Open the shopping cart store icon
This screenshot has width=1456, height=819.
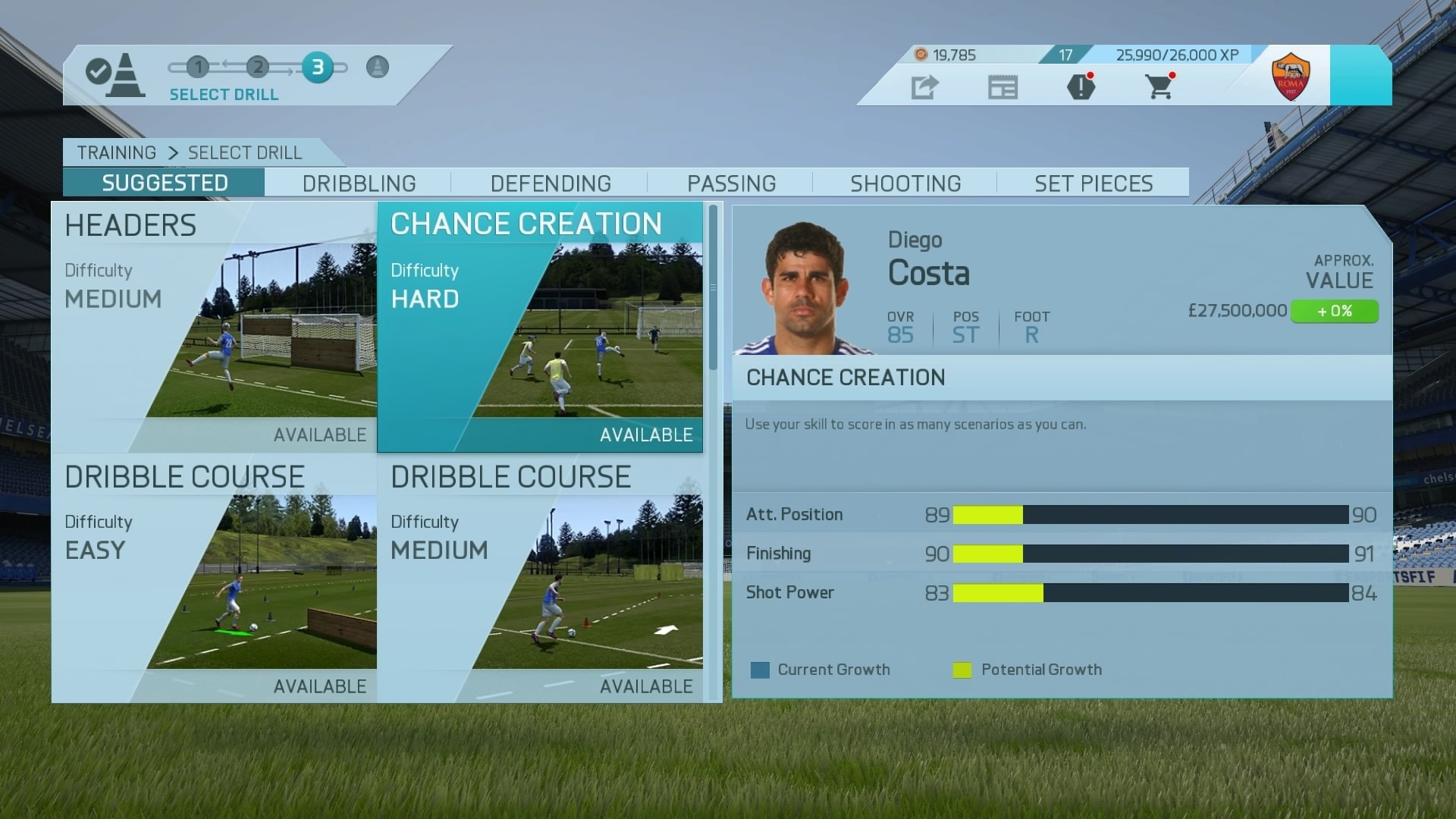tap(1159, 87)
